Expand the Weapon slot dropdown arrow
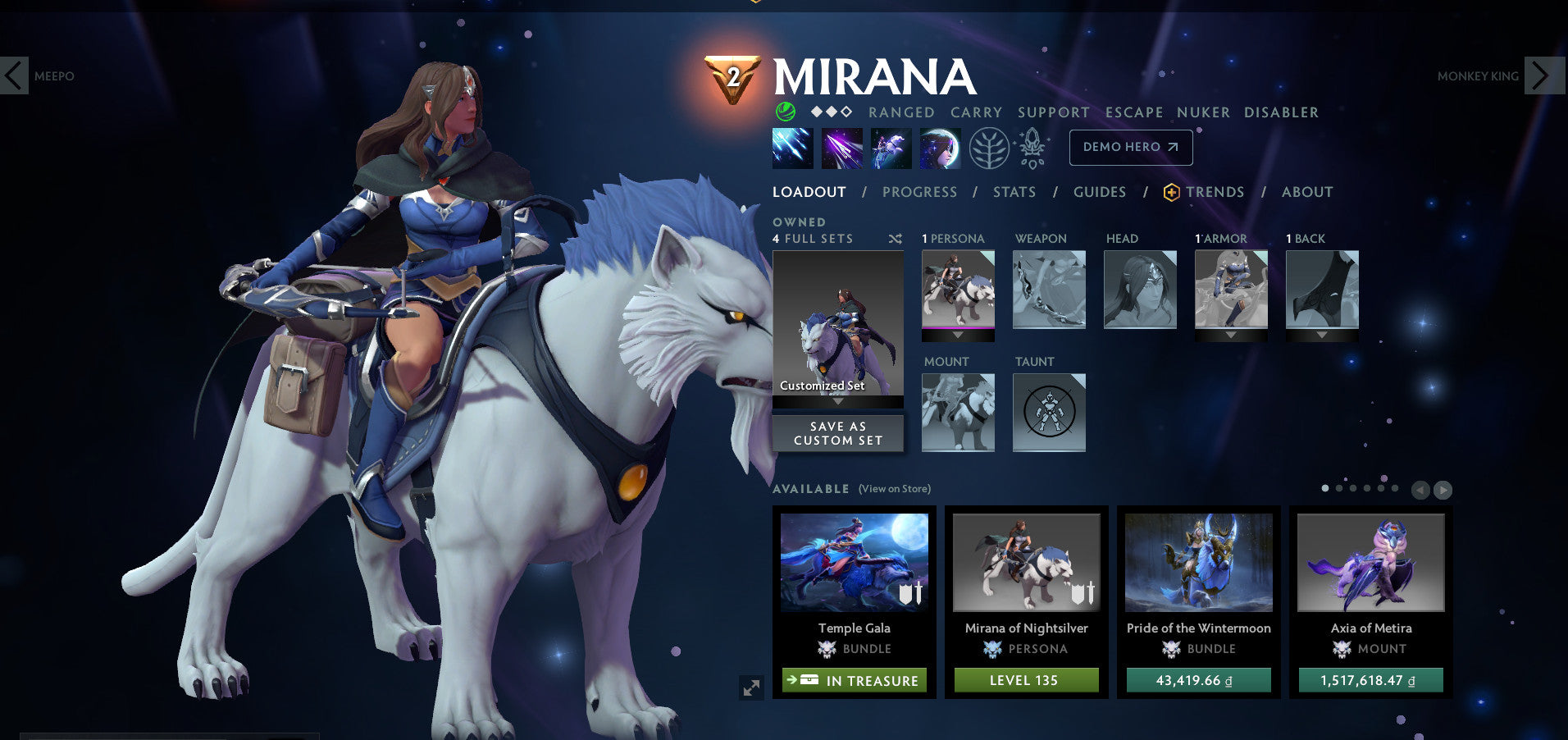 pyautogui.click(x=1049, y=335)
